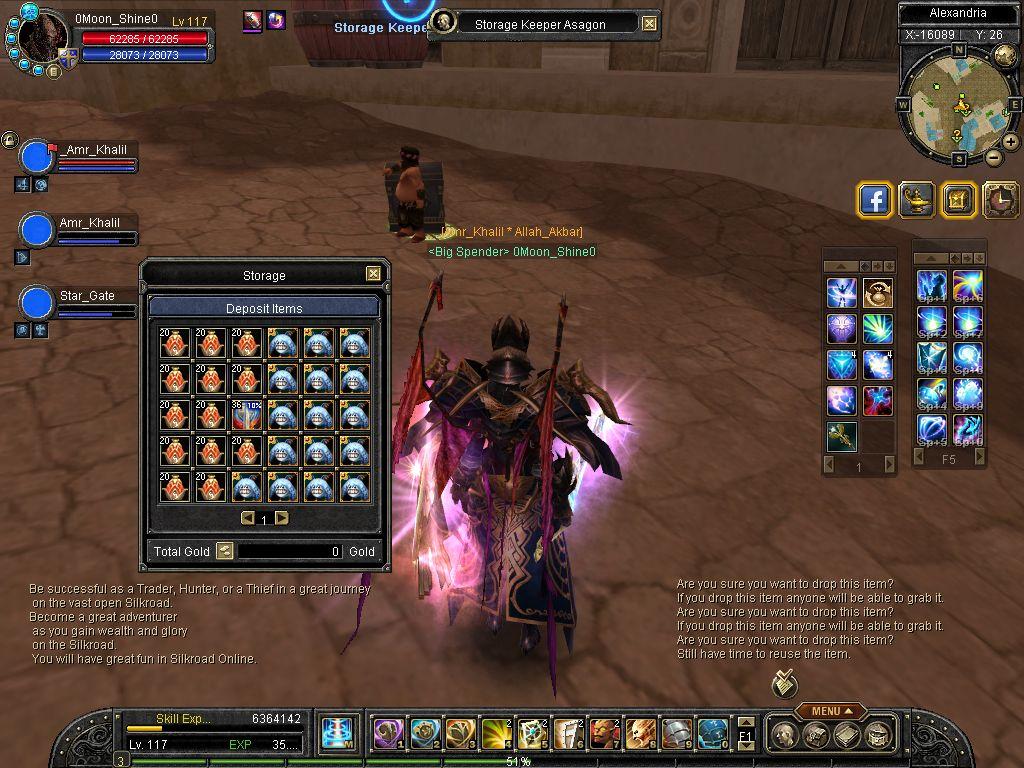Select party member Star_Gate
The image size is (1024, 768).
pyautogui.click(x=37, y=302)
